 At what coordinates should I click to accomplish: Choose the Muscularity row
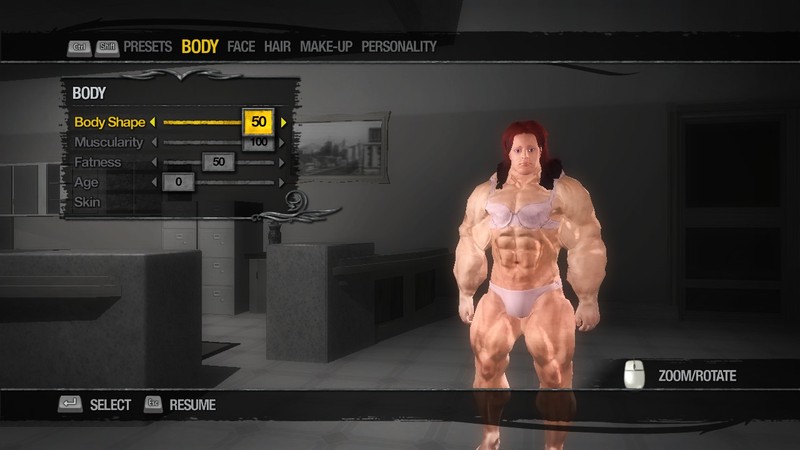click(108, 142)
